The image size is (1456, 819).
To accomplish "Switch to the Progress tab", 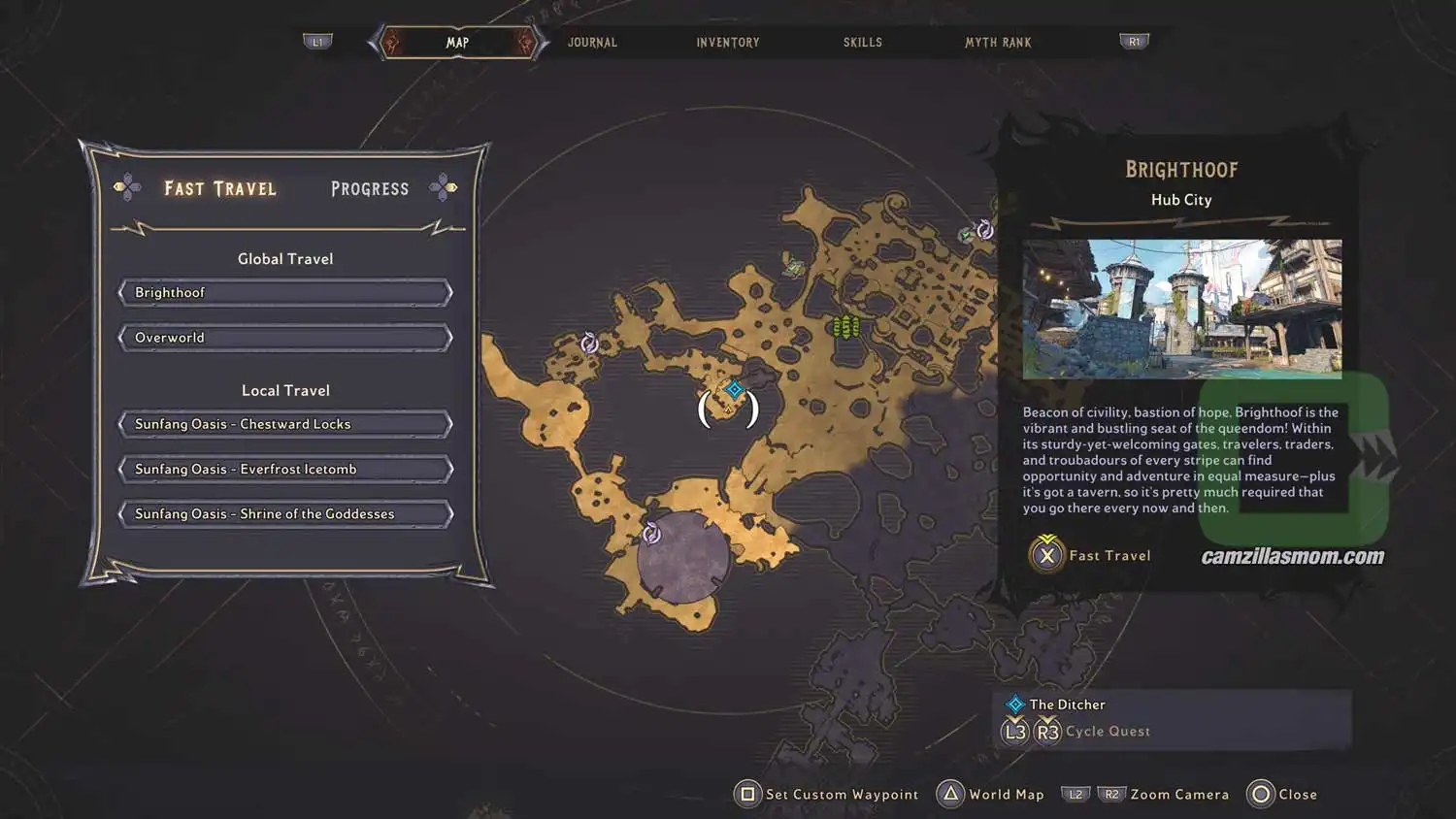I will tap(369, 188).
